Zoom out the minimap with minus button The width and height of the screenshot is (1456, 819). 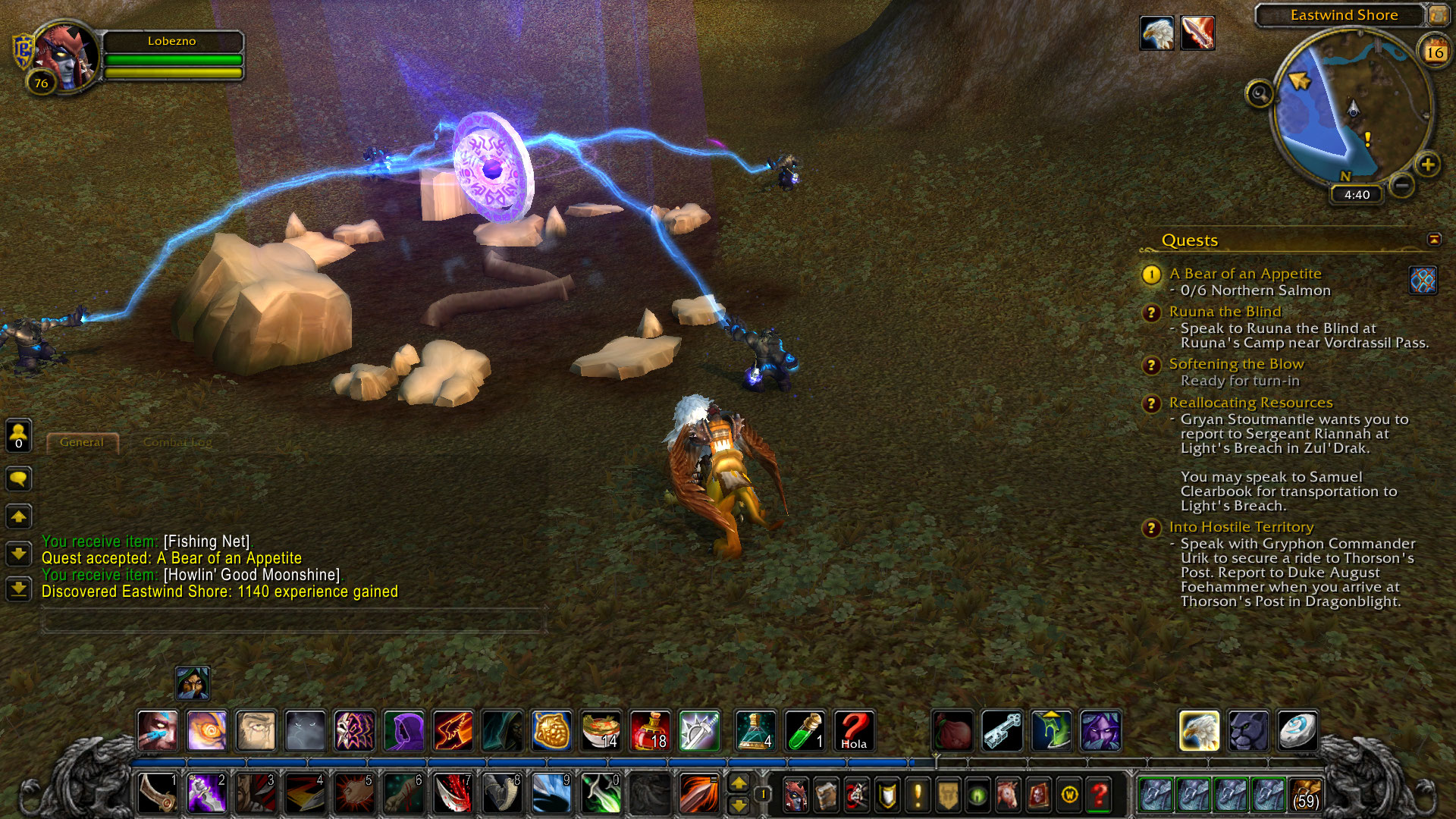[x=1402, y=185]
